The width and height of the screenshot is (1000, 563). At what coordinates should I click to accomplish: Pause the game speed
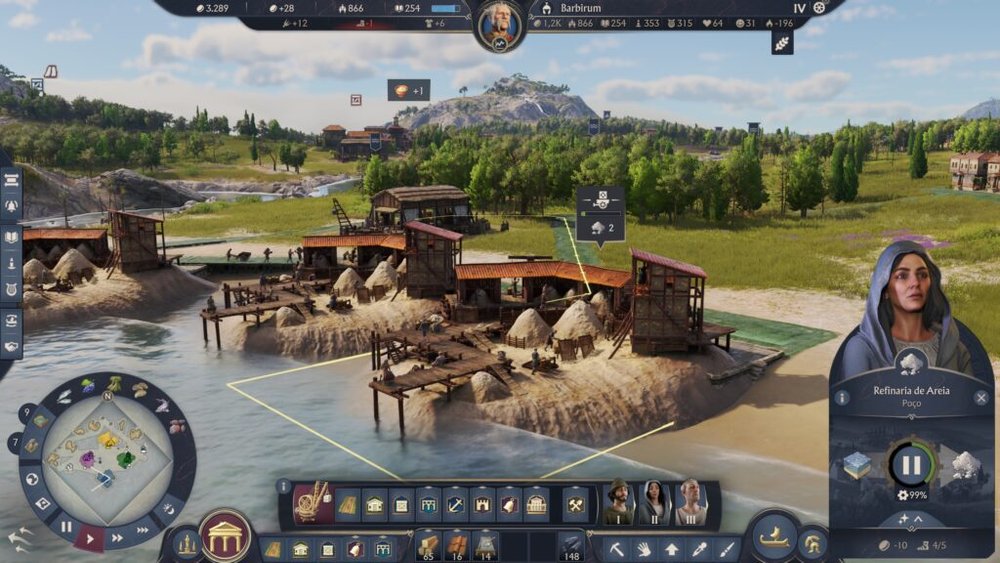coord(66,526)
